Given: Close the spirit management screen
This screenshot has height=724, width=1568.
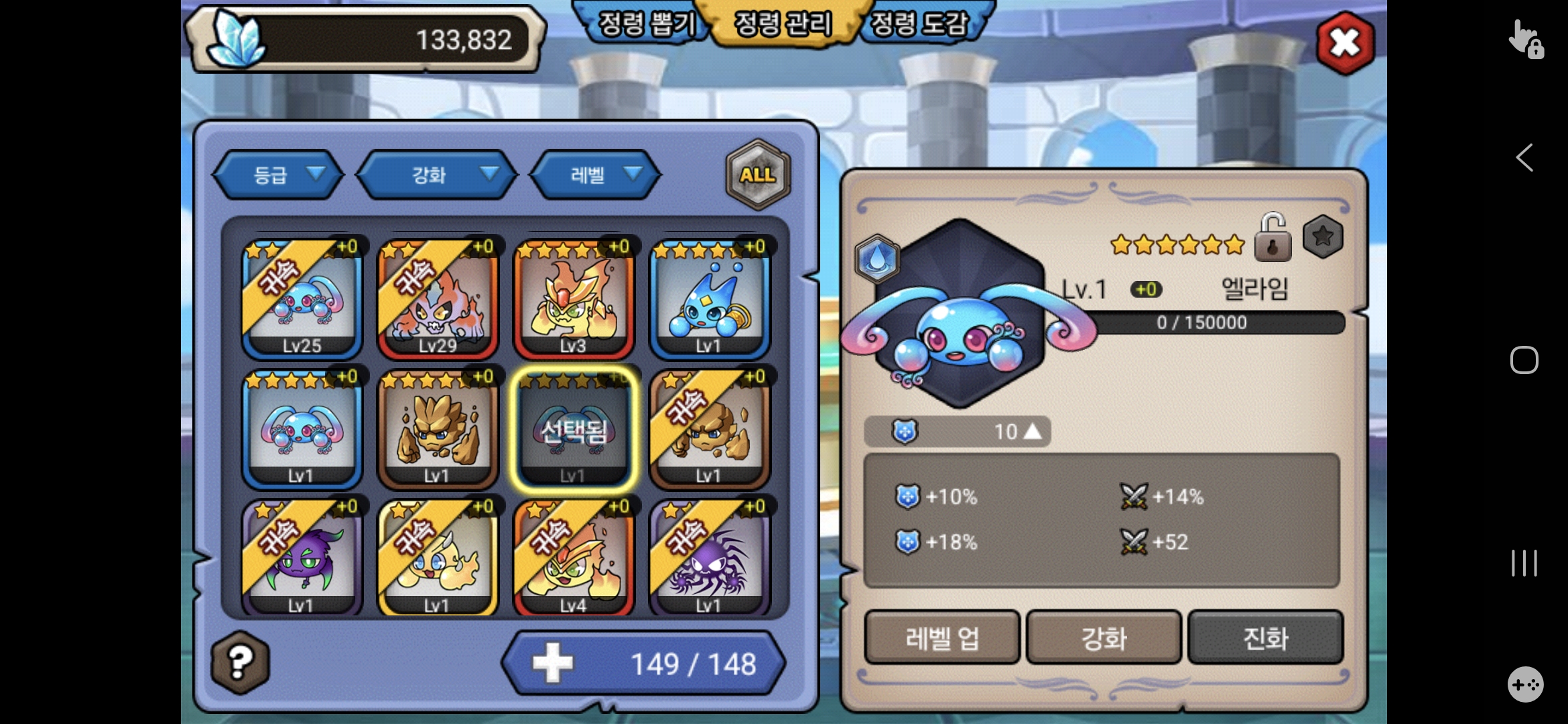Looking at the screenshot, I should [x=1345, y=43].
